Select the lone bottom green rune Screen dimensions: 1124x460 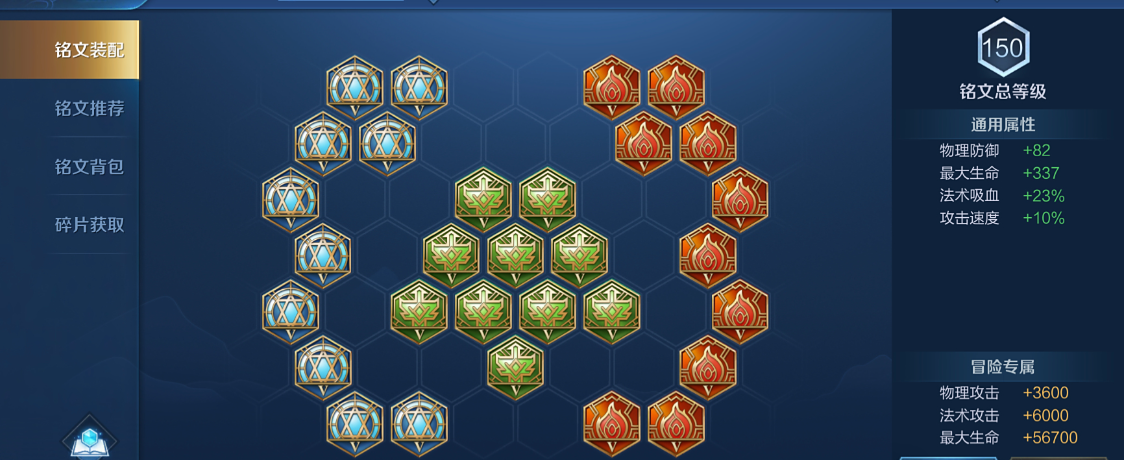click(515, 365)
